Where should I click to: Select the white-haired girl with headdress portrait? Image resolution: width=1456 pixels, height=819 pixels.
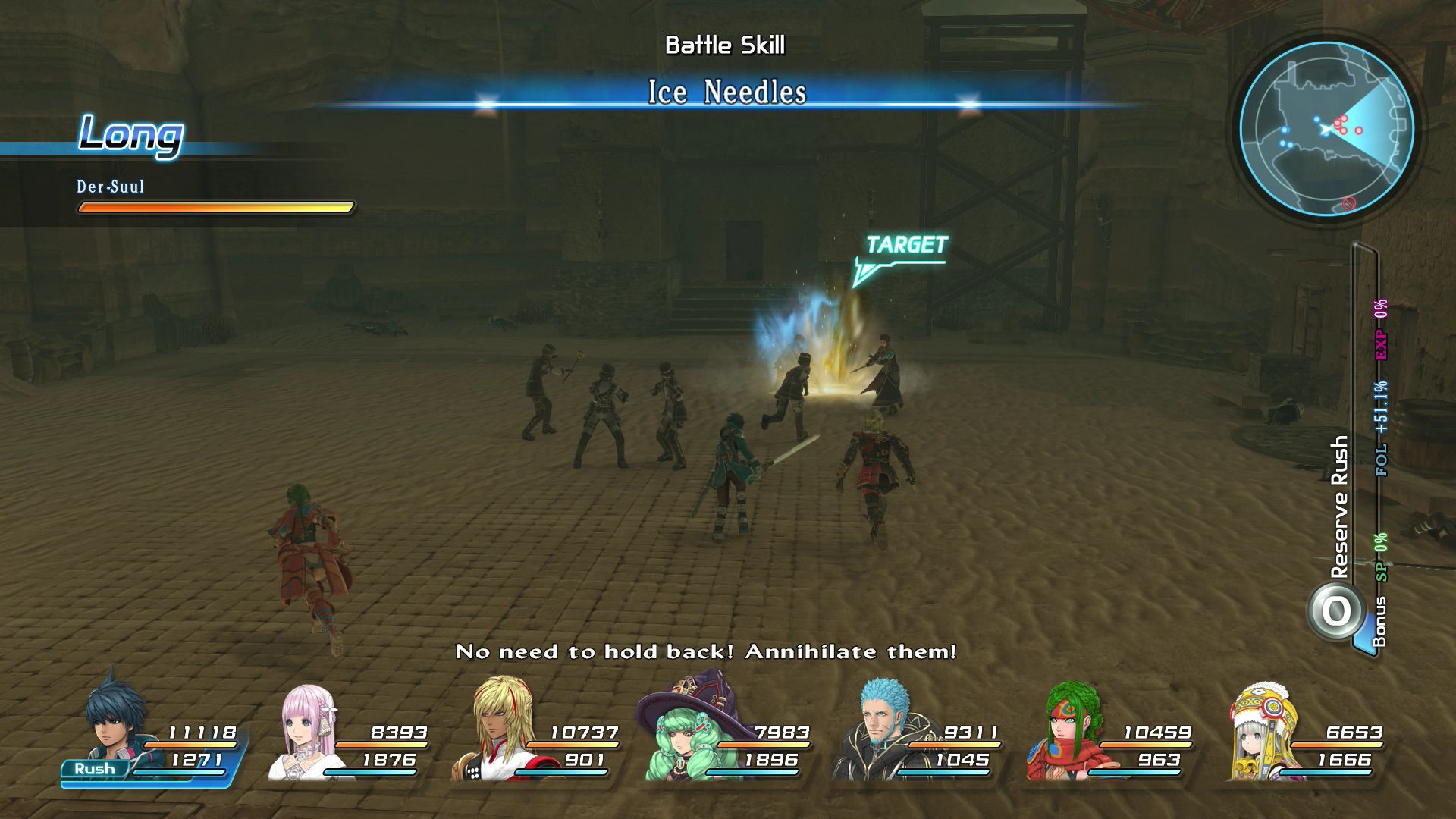[1263, 732]
